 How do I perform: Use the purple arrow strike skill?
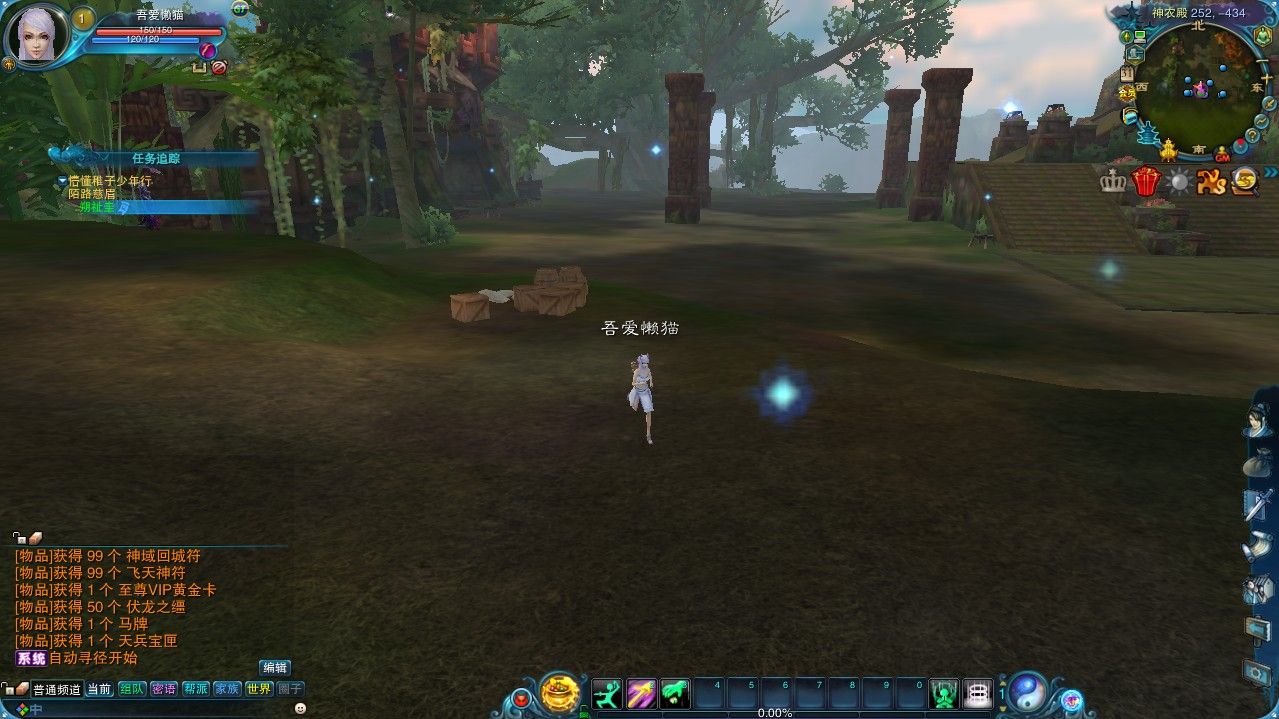[x=641, y=693]
